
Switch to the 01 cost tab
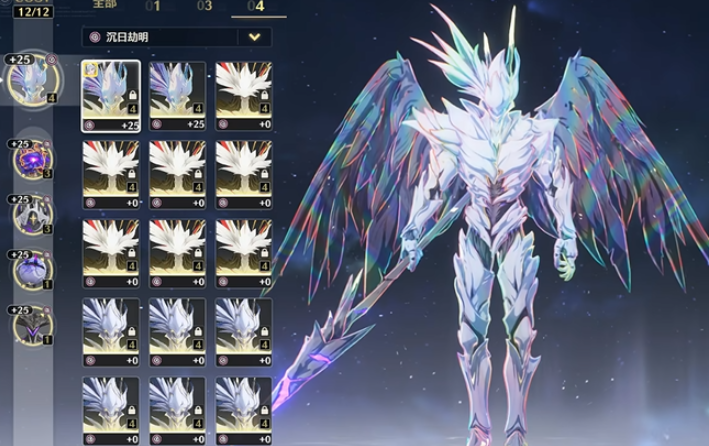click(x=153, y=6)
